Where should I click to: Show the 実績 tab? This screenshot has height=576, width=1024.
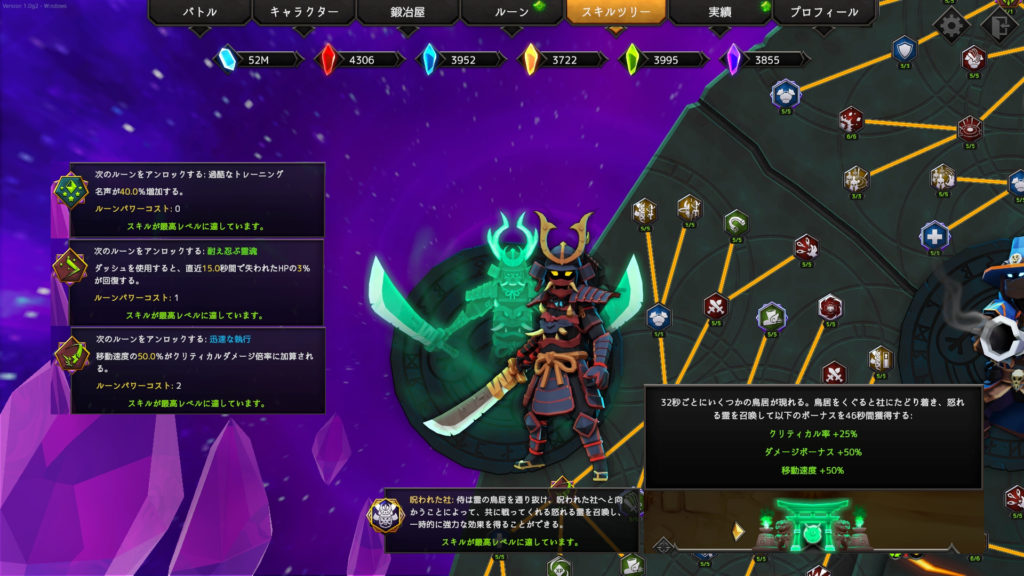[x=719, y=12]
